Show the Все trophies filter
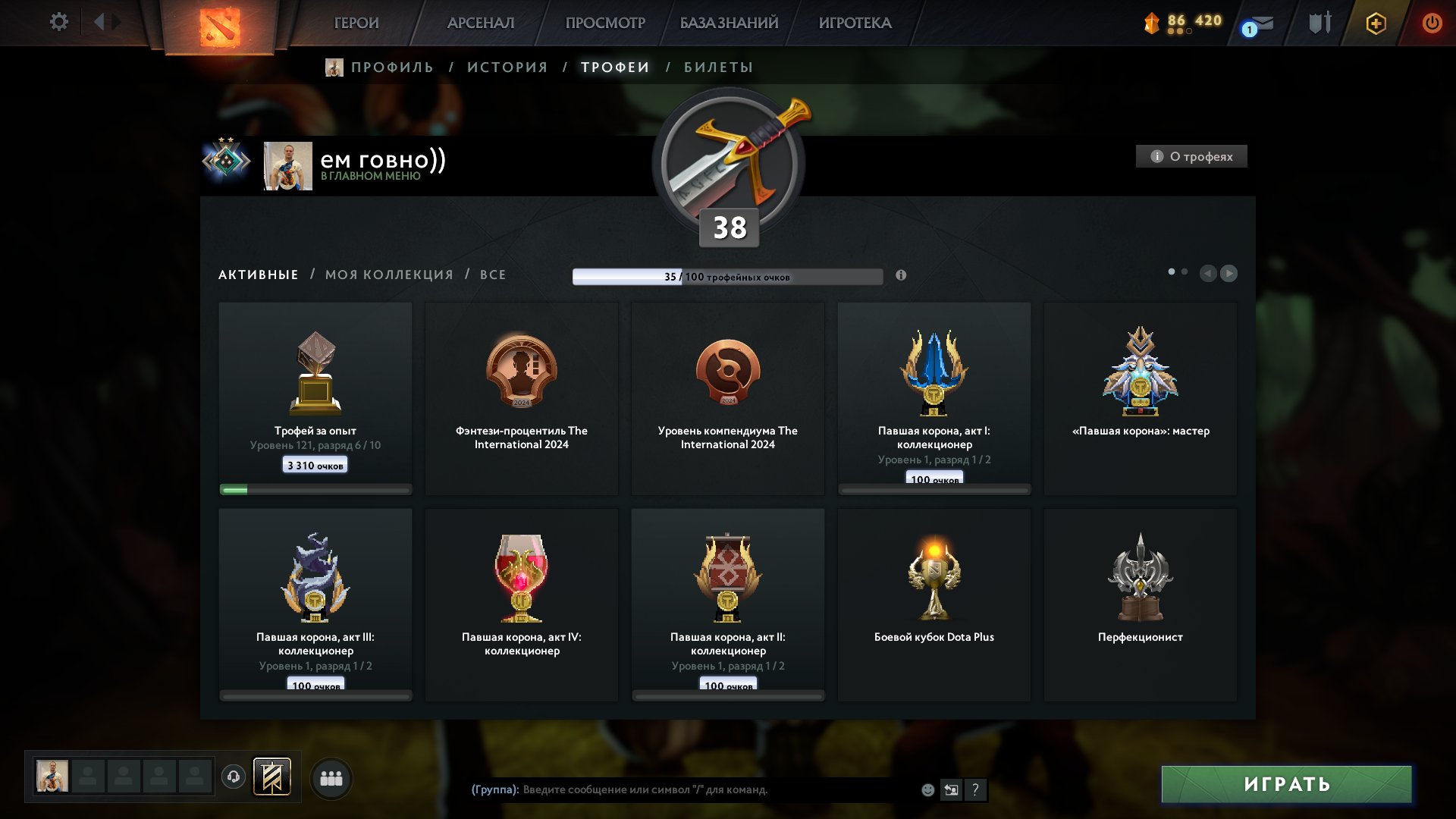Screen dimensions: 1456x819 [493, 275]
